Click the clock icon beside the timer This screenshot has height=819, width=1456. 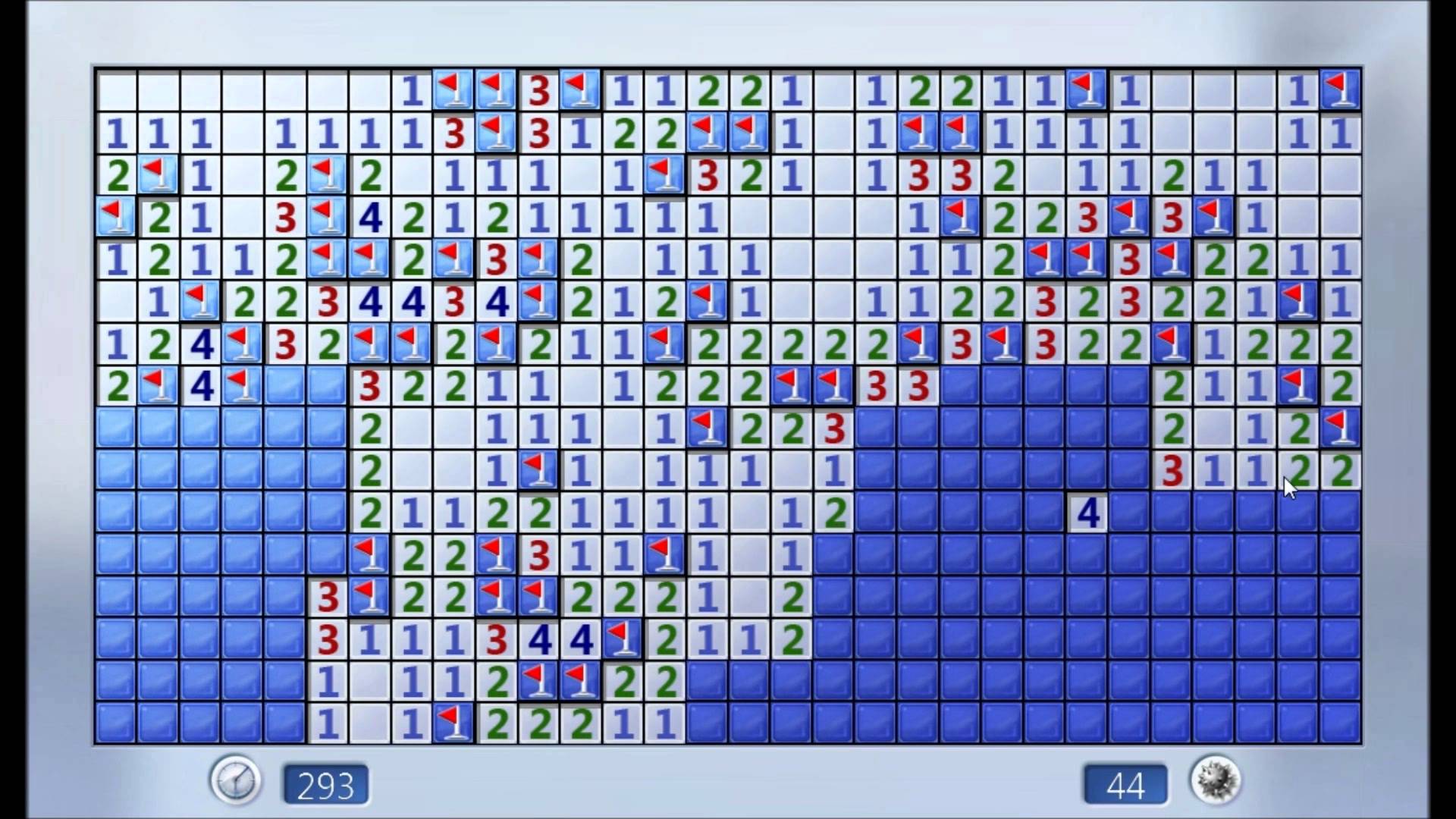pyautogui.click(x=236, y=780)
